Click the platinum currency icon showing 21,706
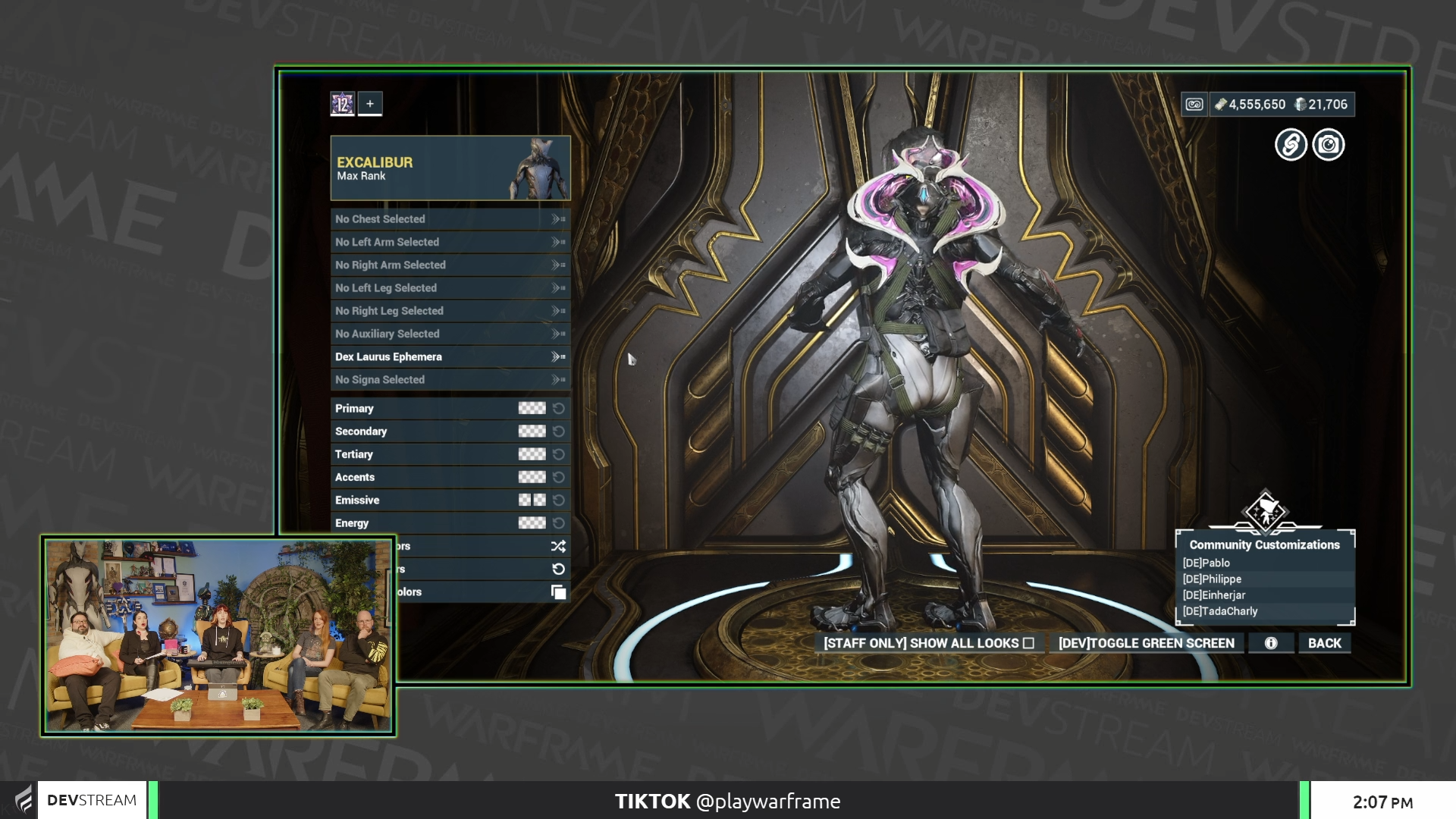Viewport: 1456px width, 819px height. click(1301, 104)
